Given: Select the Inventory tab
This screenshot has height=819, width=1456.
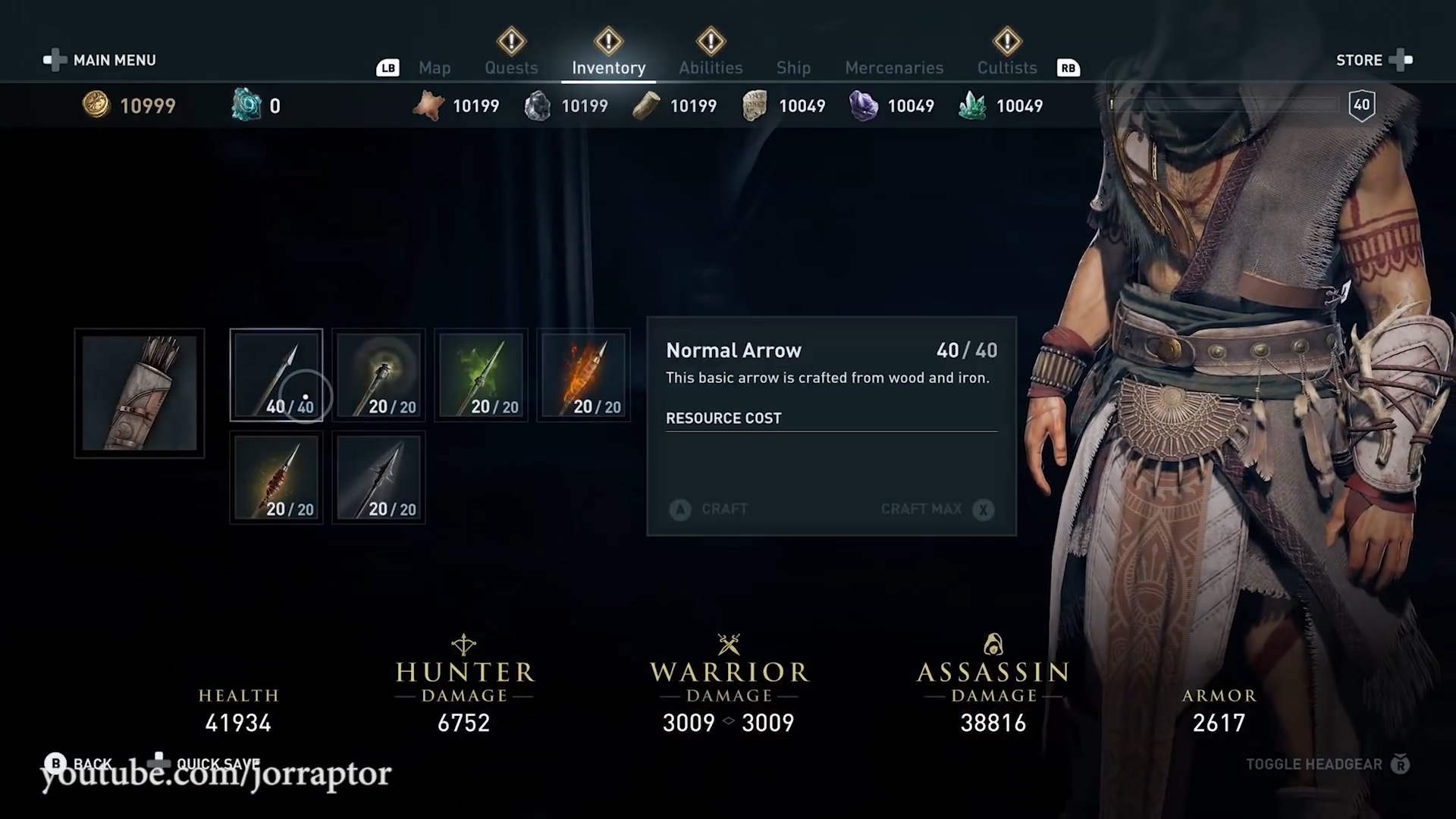Looking at the screenshot, I should (608, 68).
